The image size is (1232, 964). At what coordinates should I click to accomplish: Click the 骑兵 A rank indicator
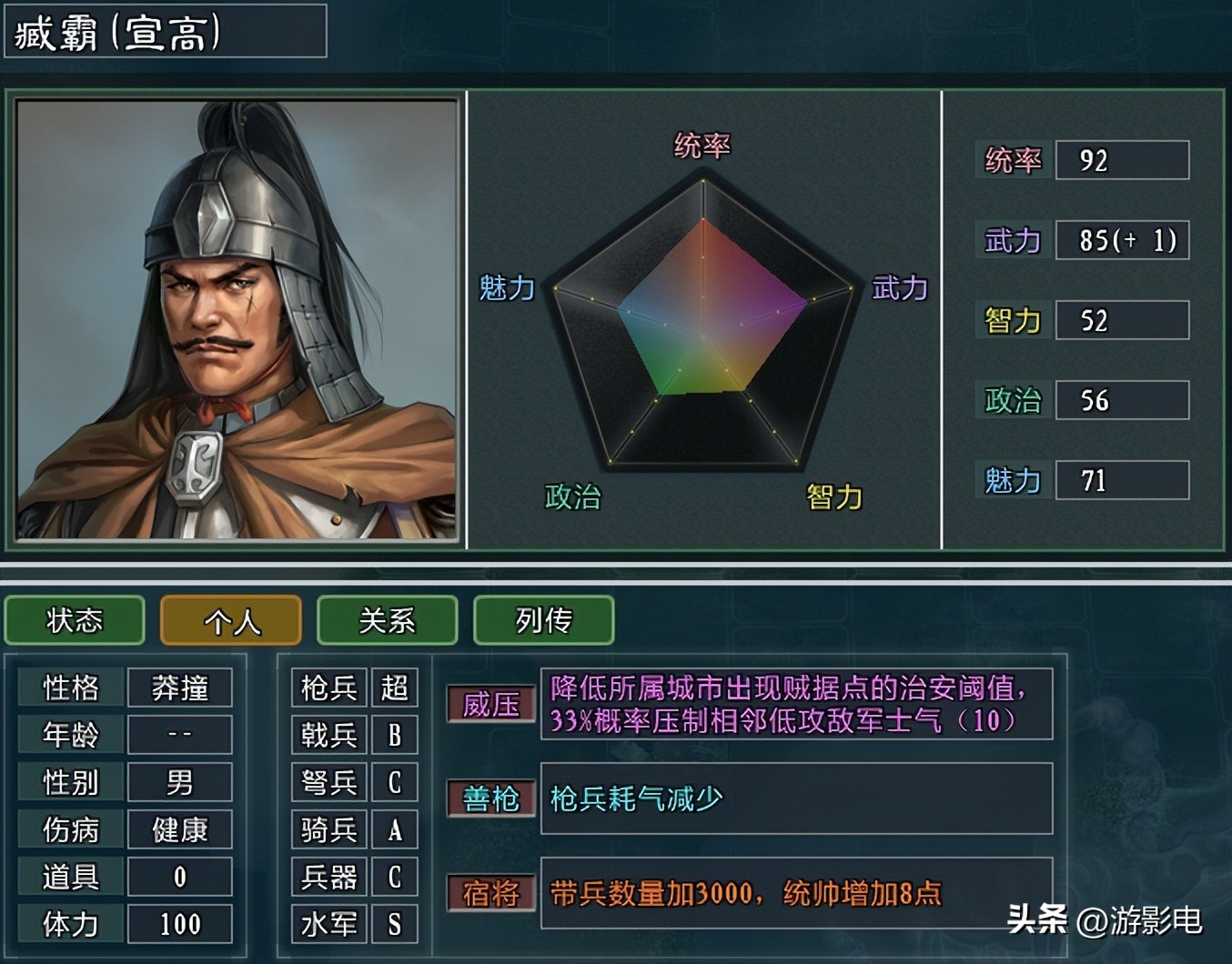point(394,830)
